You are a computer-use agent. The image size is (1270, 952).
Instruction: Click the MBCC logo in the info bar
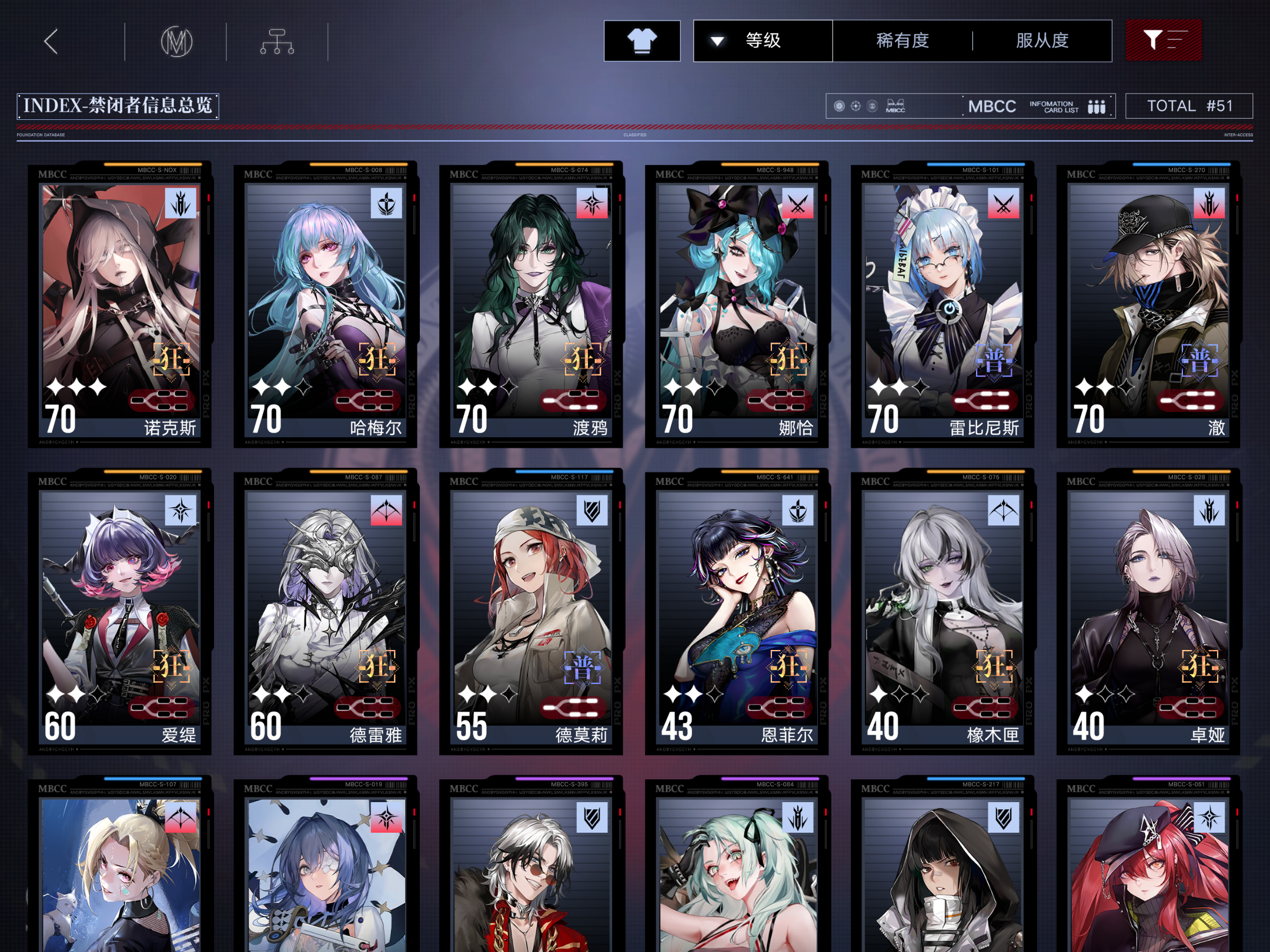[x=896, y=106]
